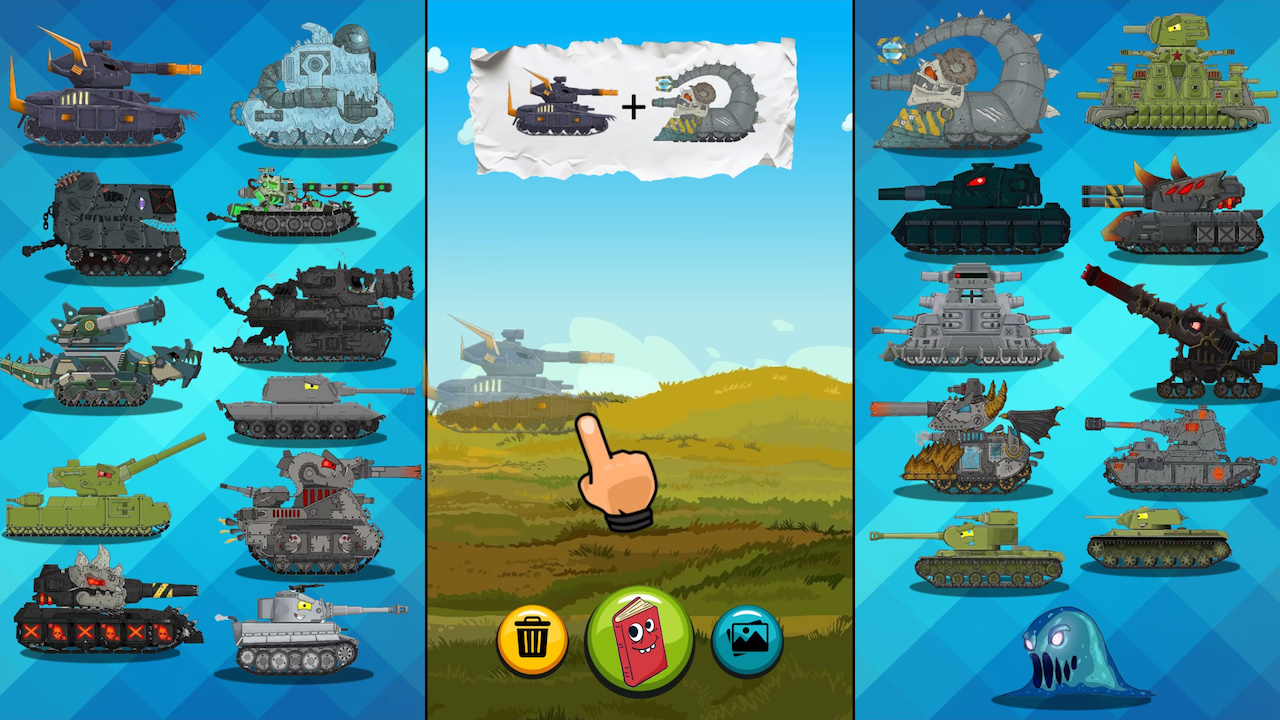This screenshot has width=1280, height=720.
Task: Open the recipe book button
Action: pyautogui.click(x=641, y=640)
